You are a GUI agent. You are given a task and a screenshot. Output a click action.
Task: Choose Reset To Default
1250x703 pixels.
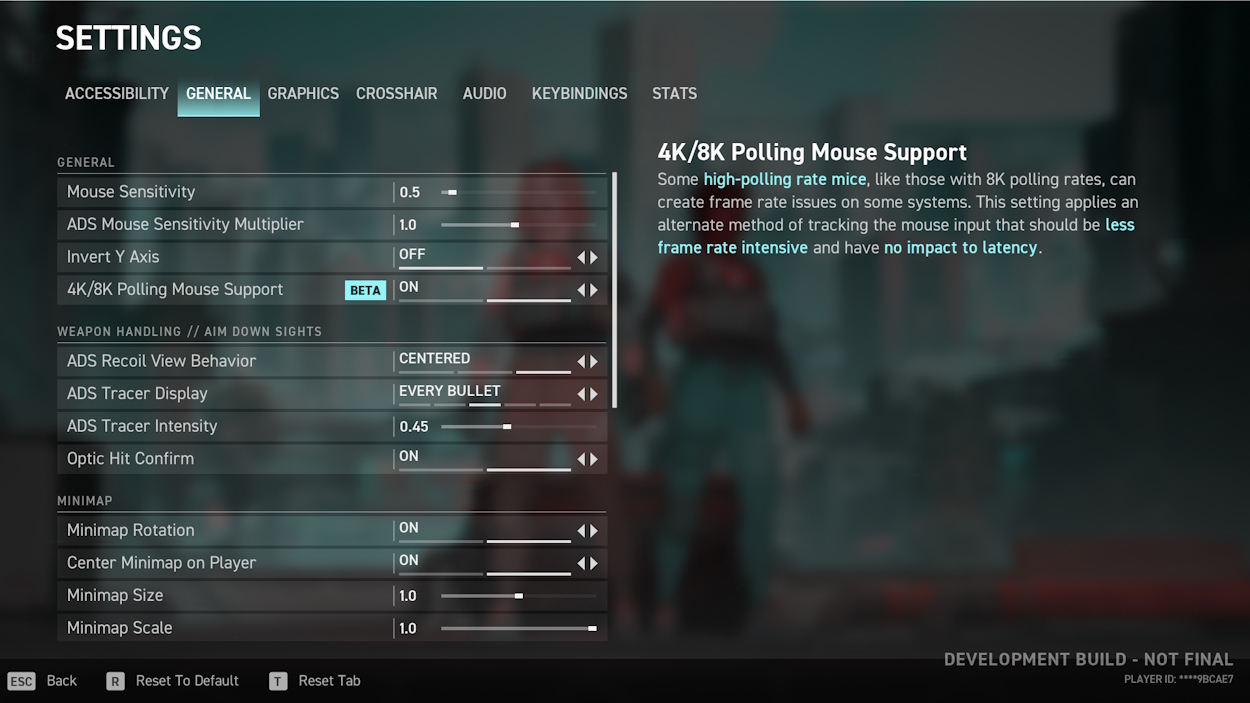tap(186, 681)
